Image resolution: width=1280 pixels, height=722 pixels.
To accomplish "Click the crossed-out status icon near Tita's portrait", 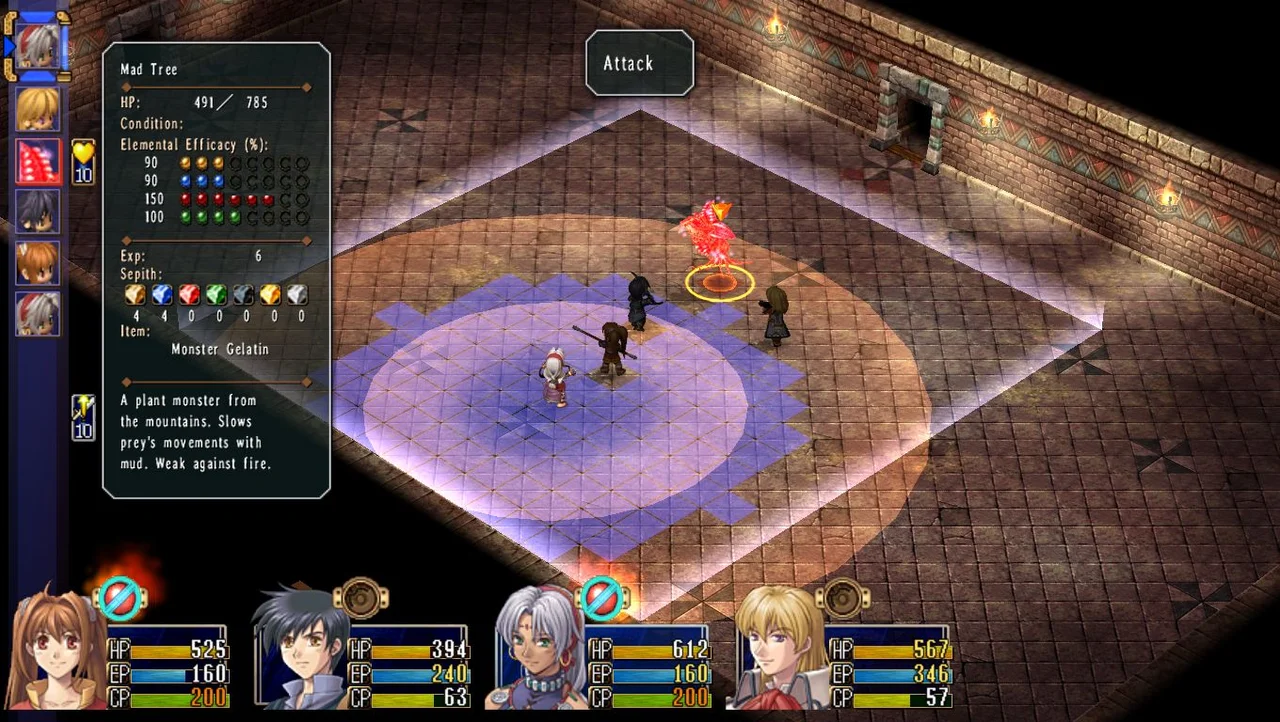I will (602, 597).
